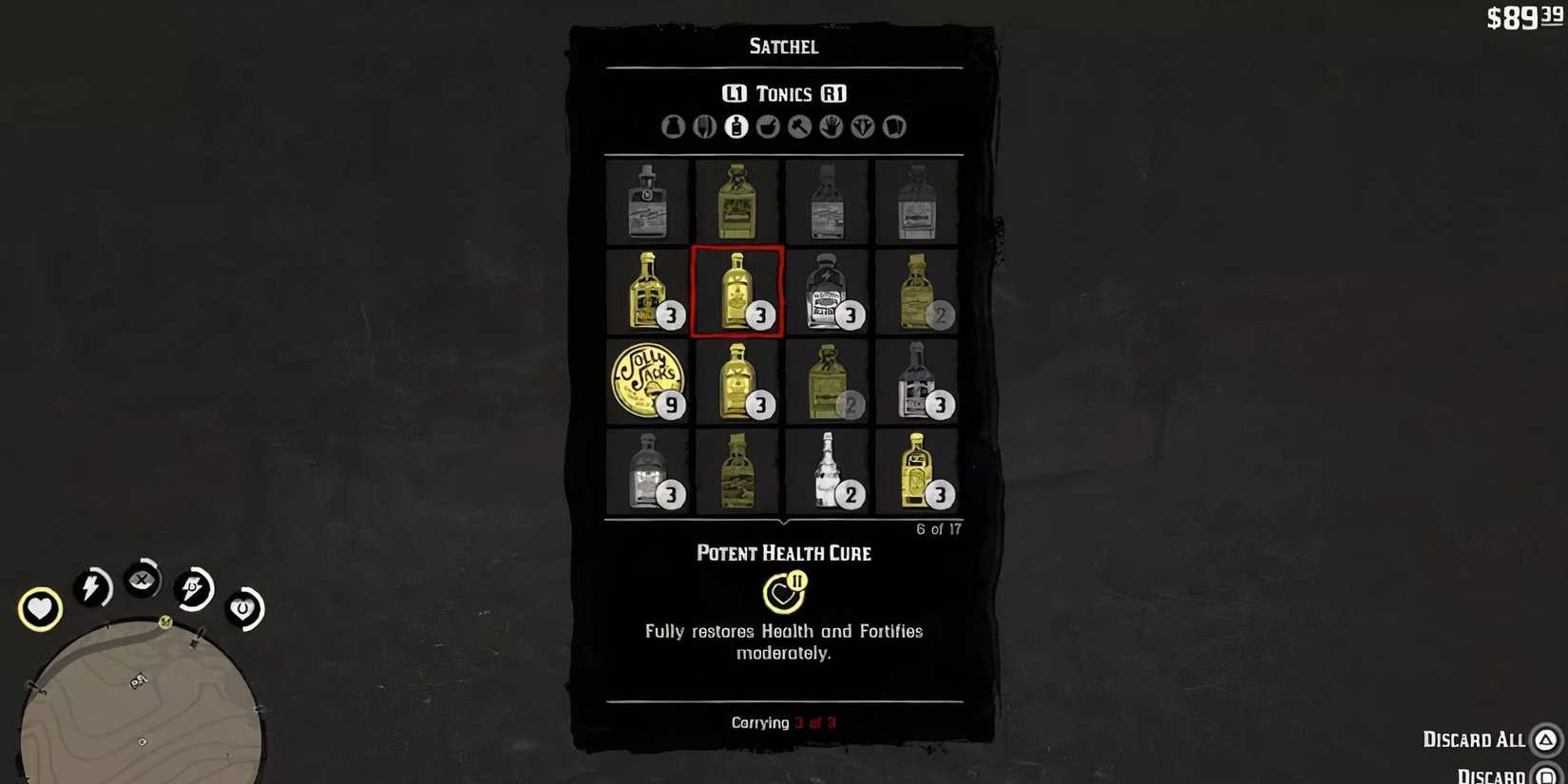1568x784 pixels.
Task: Select the Tonics bottle category icon
Action: tap(736, 125)
